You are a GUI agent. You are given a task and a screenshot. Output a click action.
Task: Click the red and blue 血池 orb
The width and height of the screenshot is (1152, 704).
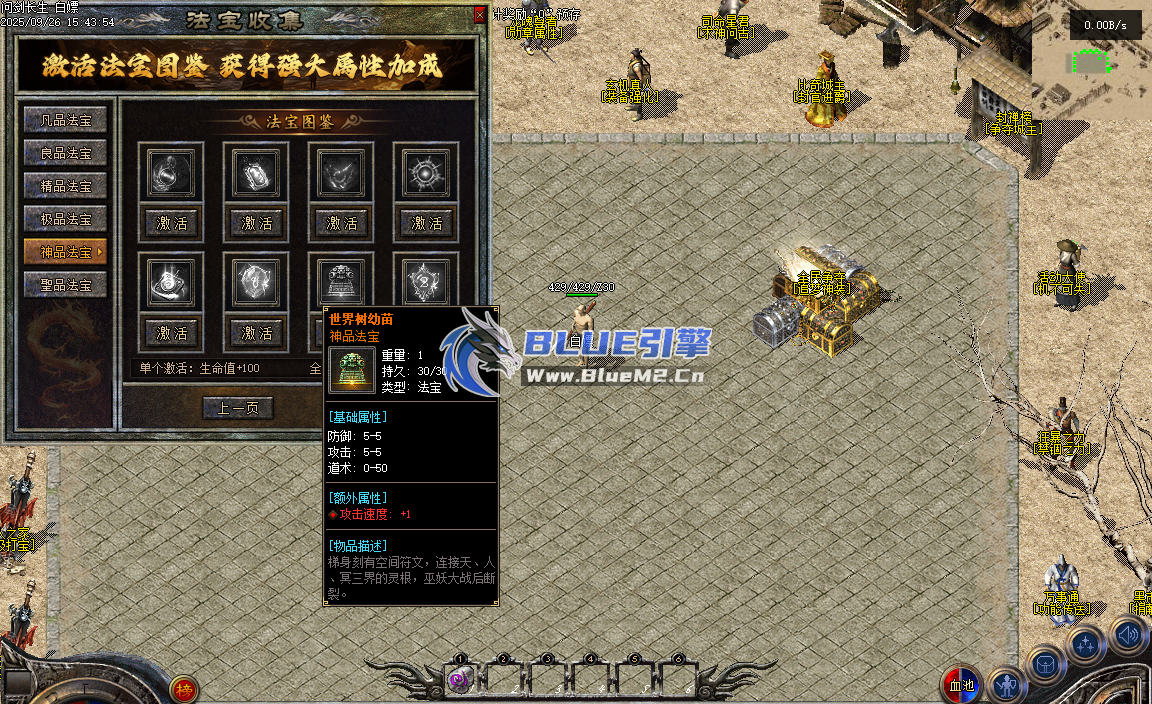click(x=961, y=686)
